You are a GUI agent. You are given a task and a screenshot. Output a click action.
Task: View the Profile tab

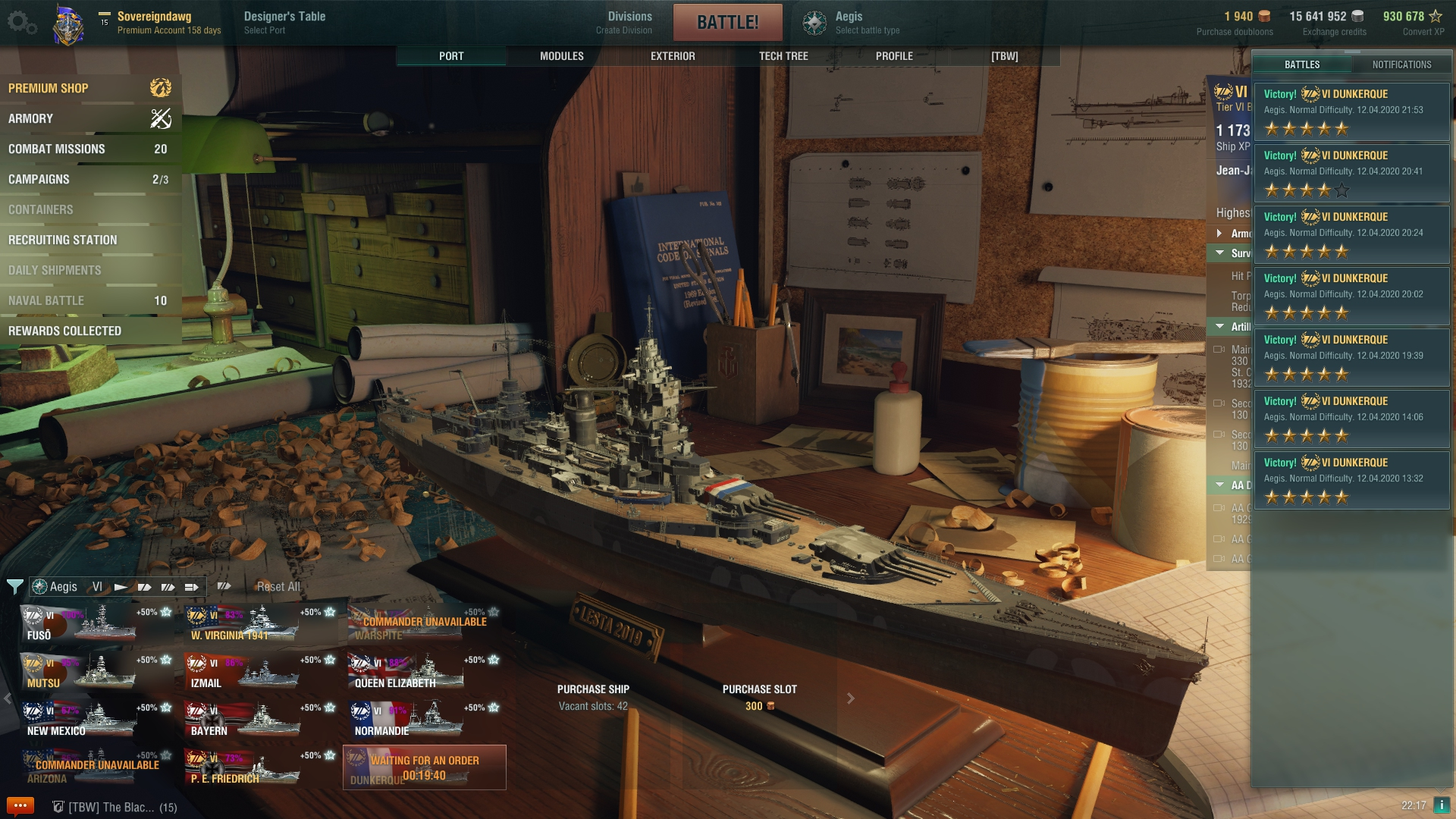[x=894, y=56]
